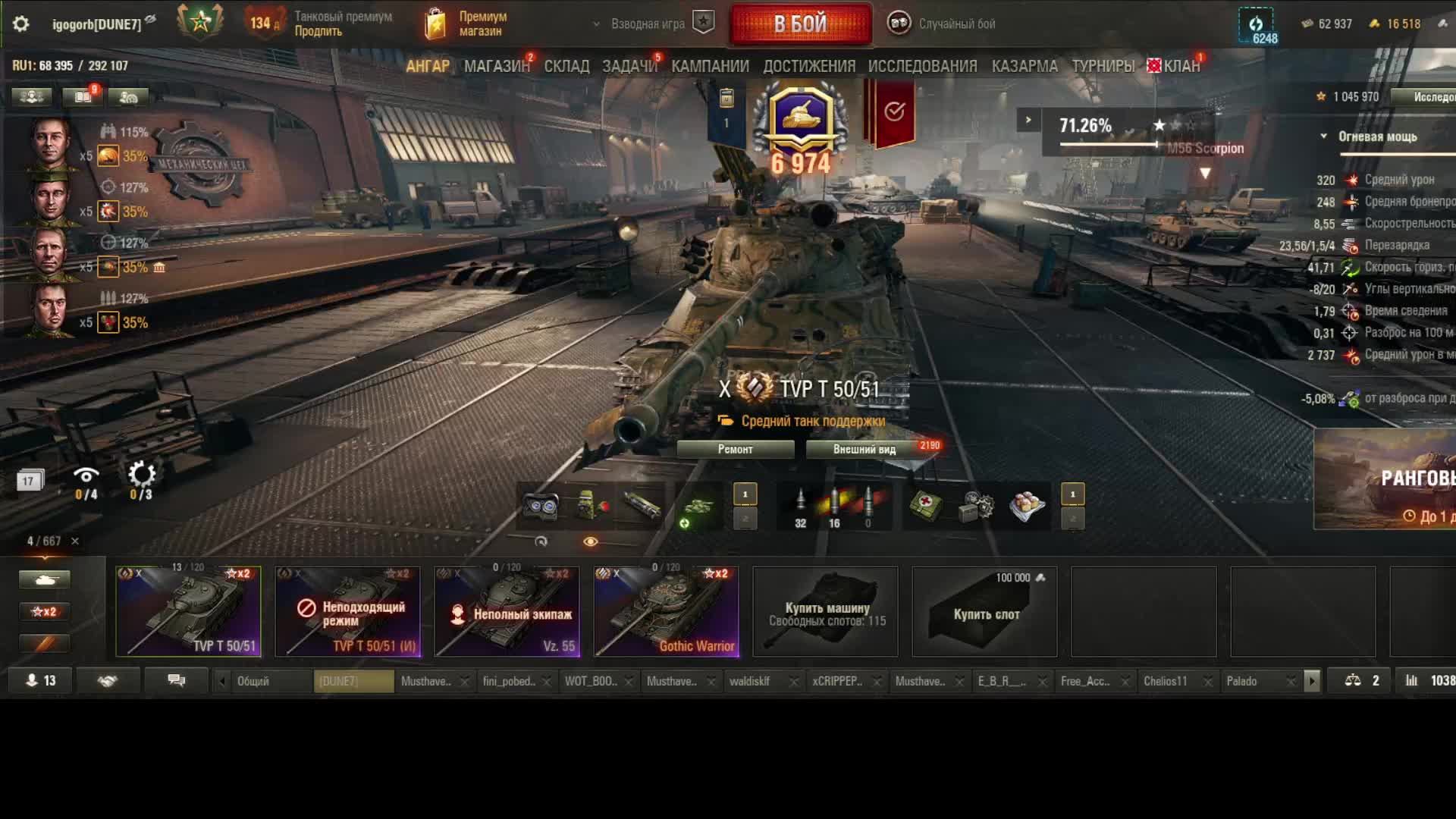Screen dimensions: 1456x819
Task: Open the settings gear icon
Action: pos(21,24)
